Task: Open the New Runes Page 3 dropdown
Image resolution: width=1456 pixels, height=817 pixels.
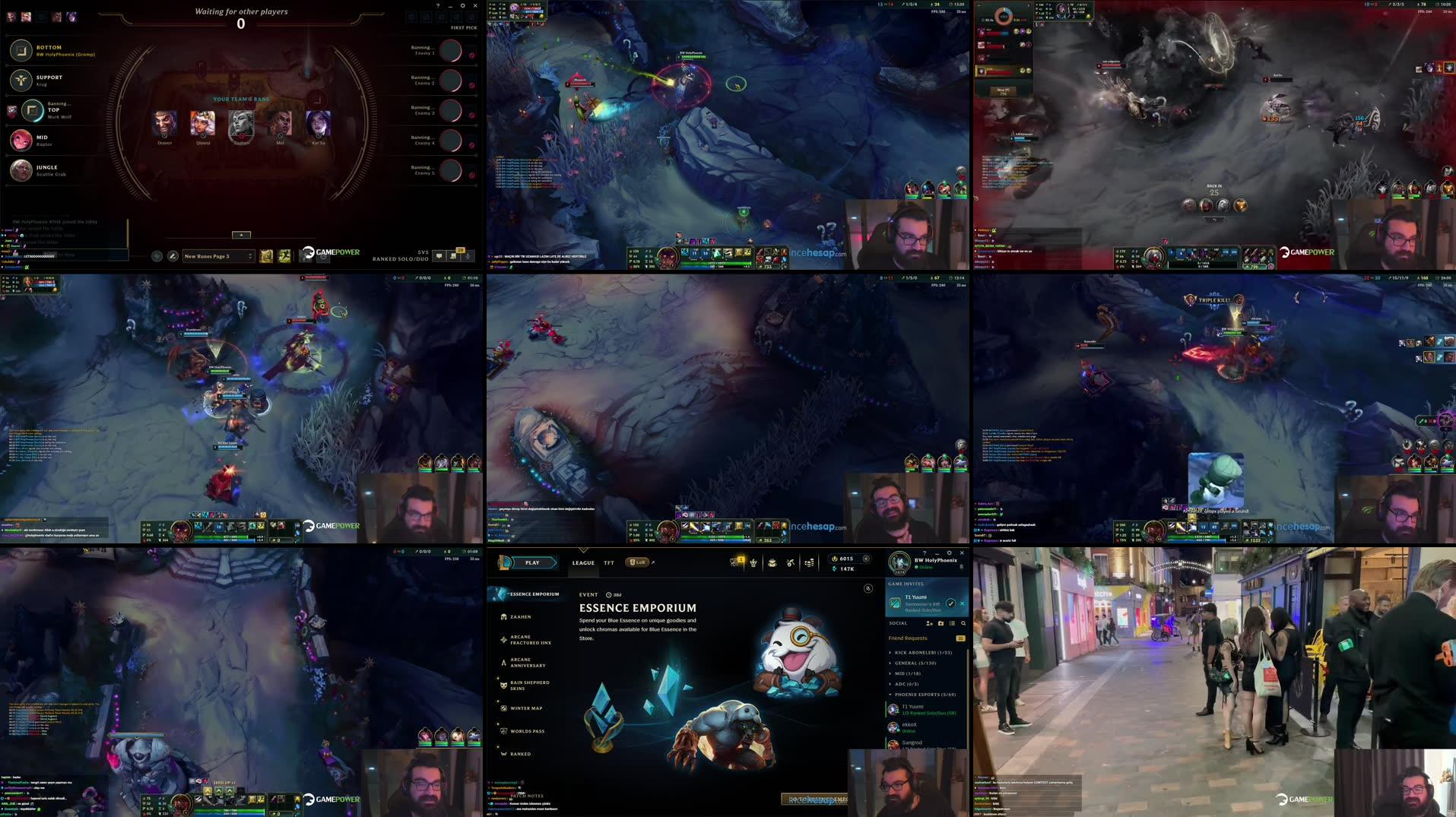Action: pos(219,256)
